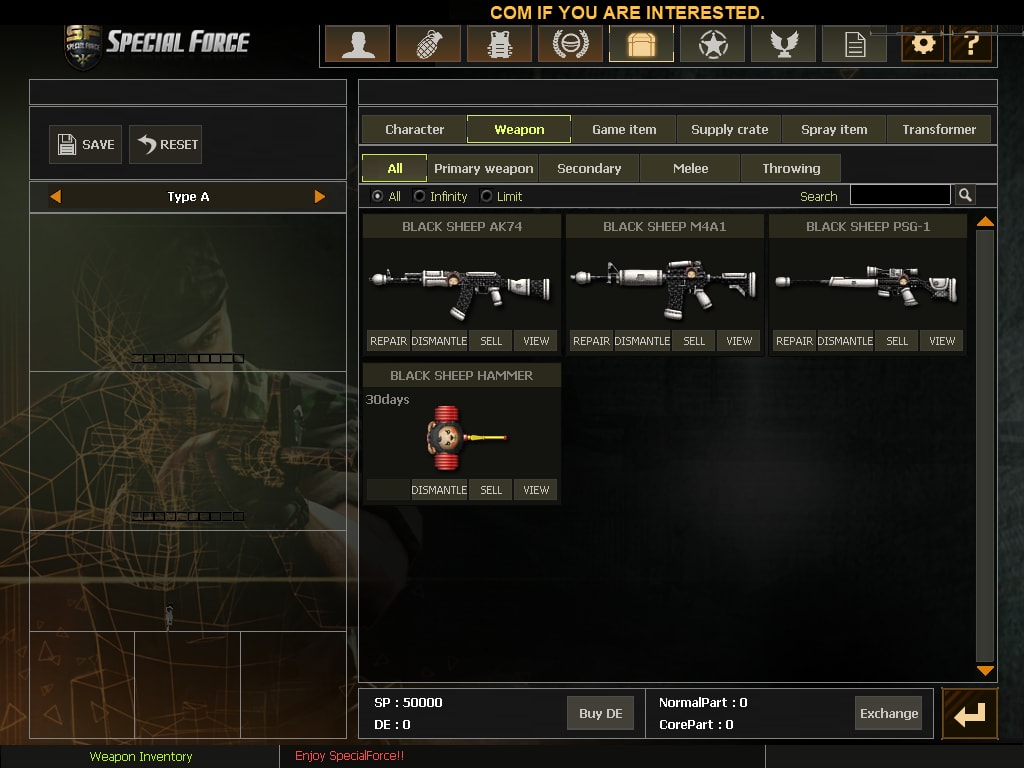Choose the Limit radio option
Viewport: 1024px width, 768px height.
tap(487, 196)
